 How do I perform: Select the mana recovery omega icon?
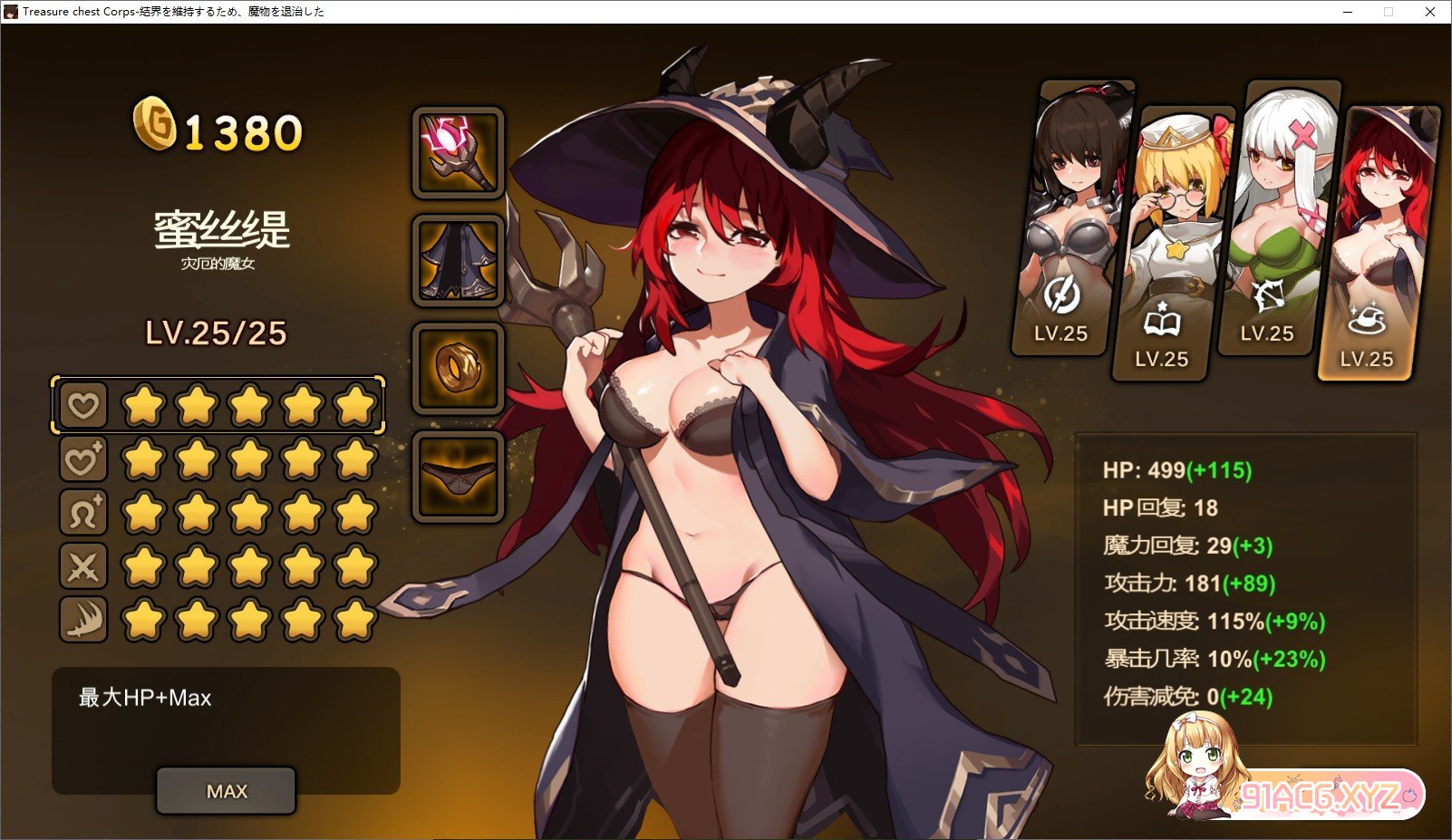[82, 513]
